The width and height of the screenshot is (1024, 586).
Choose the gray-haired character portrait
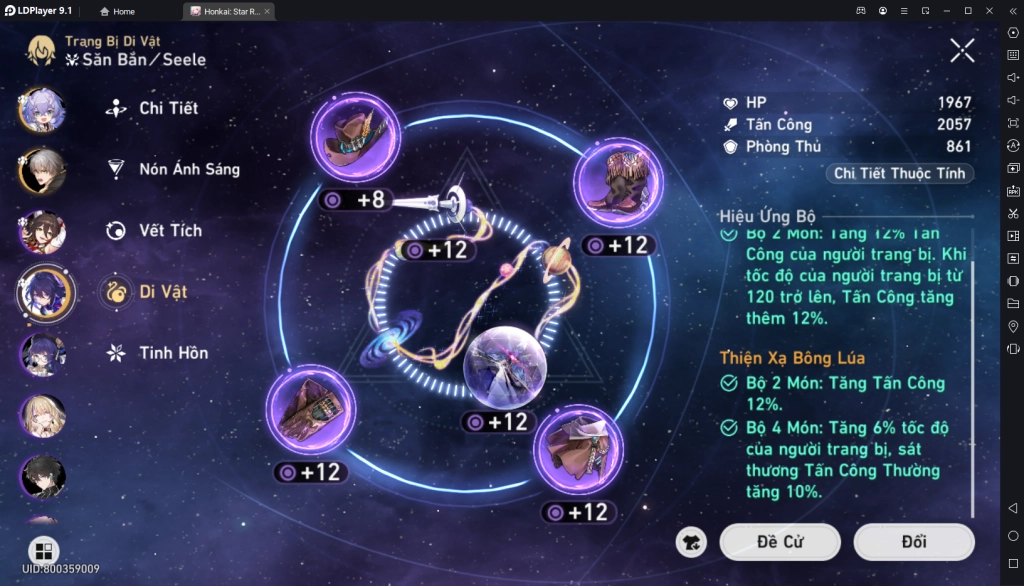coord(42,170)
